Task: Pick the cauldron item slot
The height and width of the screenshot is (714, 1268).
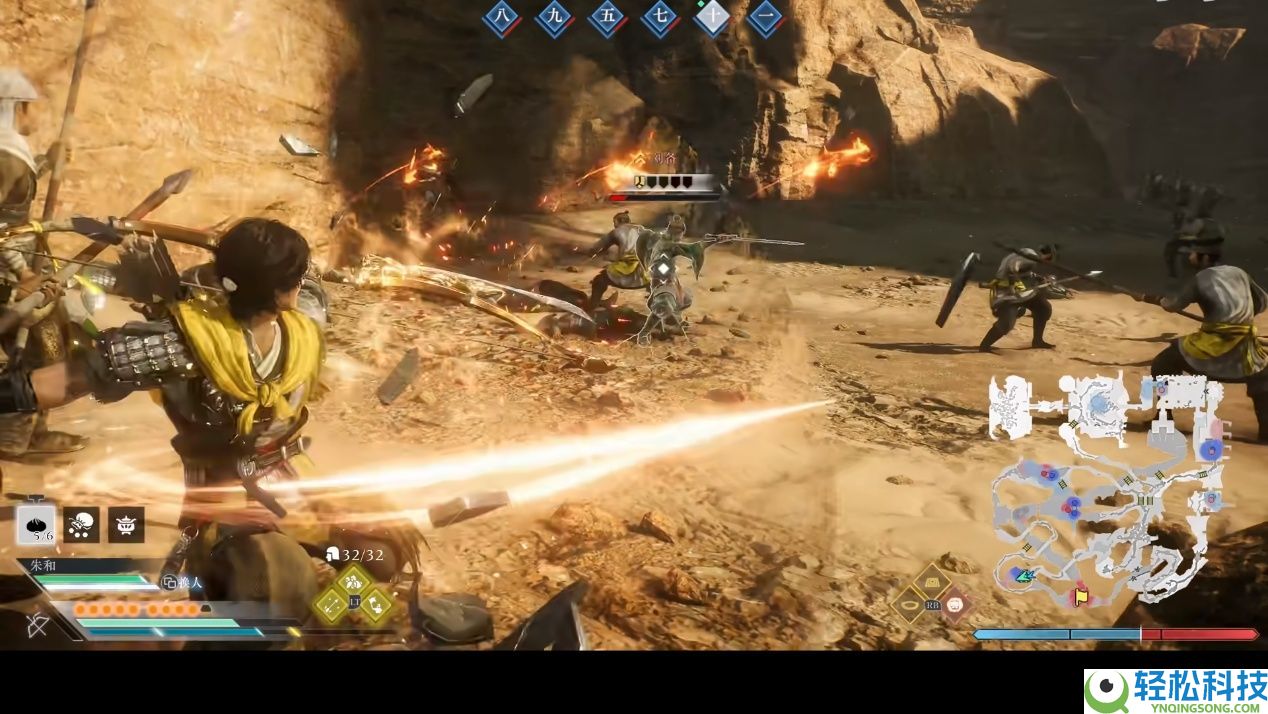Action: pos(127,525)
